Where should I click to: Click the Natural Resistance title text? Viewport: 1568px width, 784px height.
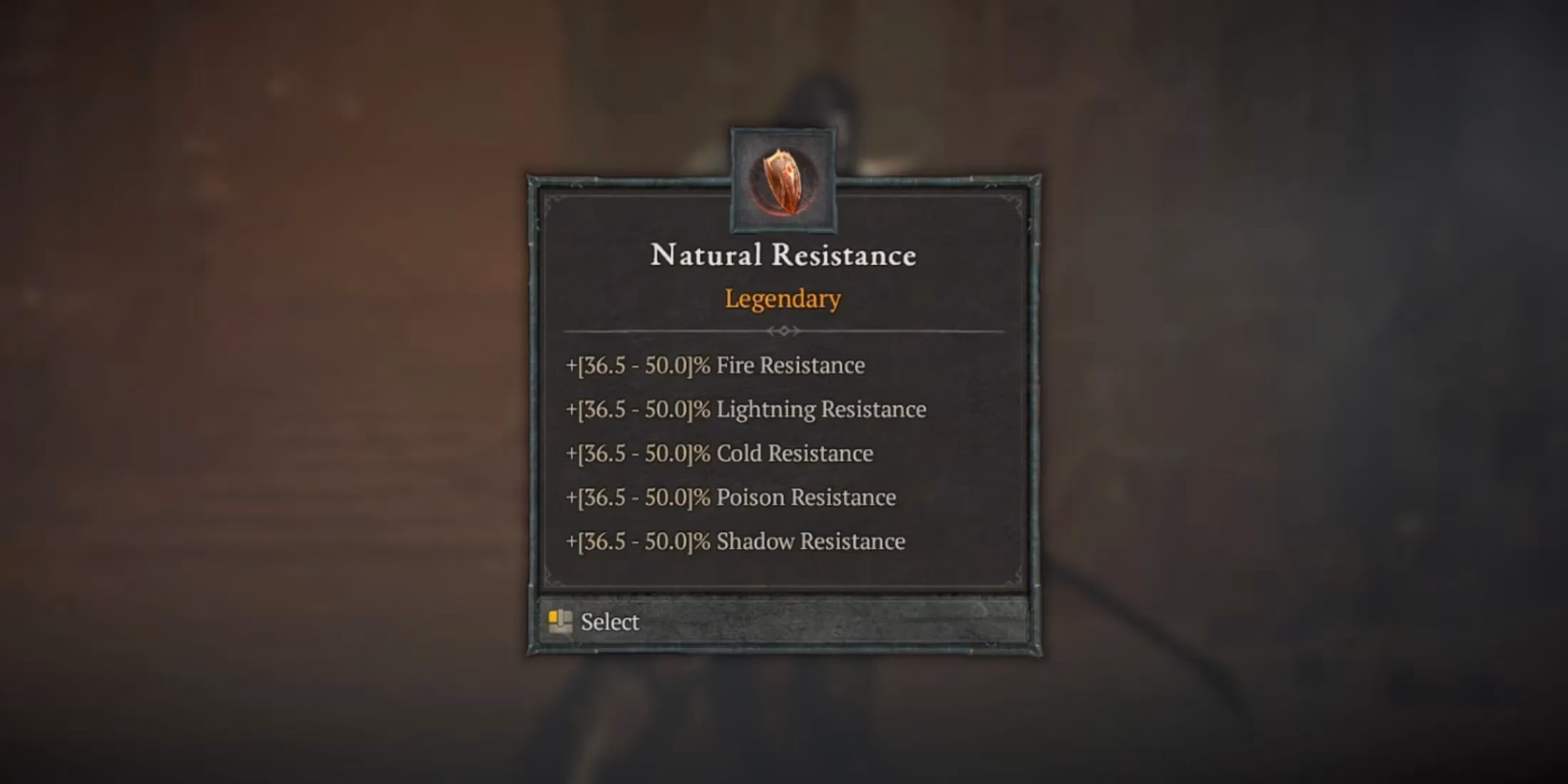pyautogui.click(x=783, y=255)
